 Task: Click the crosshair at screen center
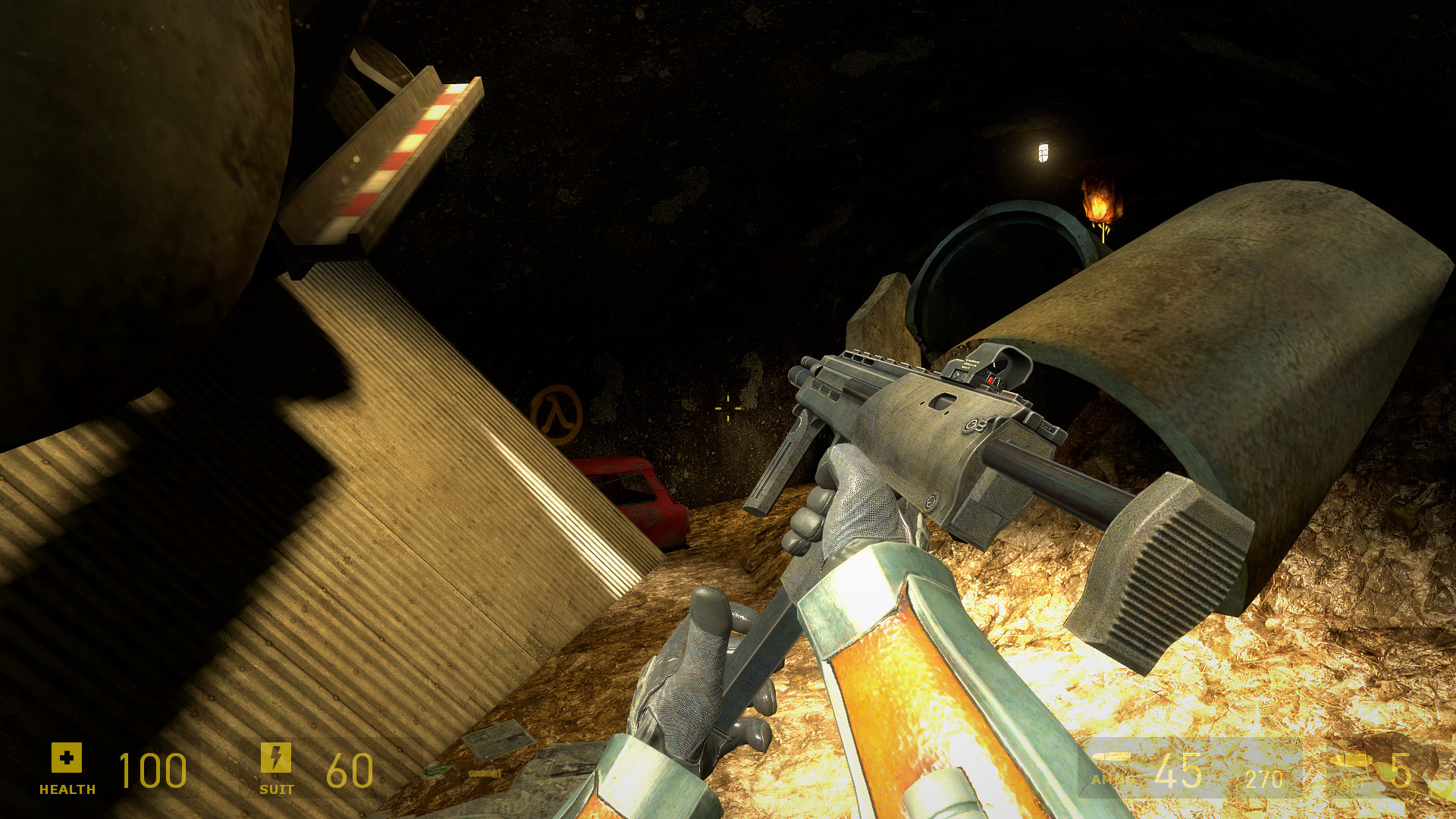coord(726,409)
